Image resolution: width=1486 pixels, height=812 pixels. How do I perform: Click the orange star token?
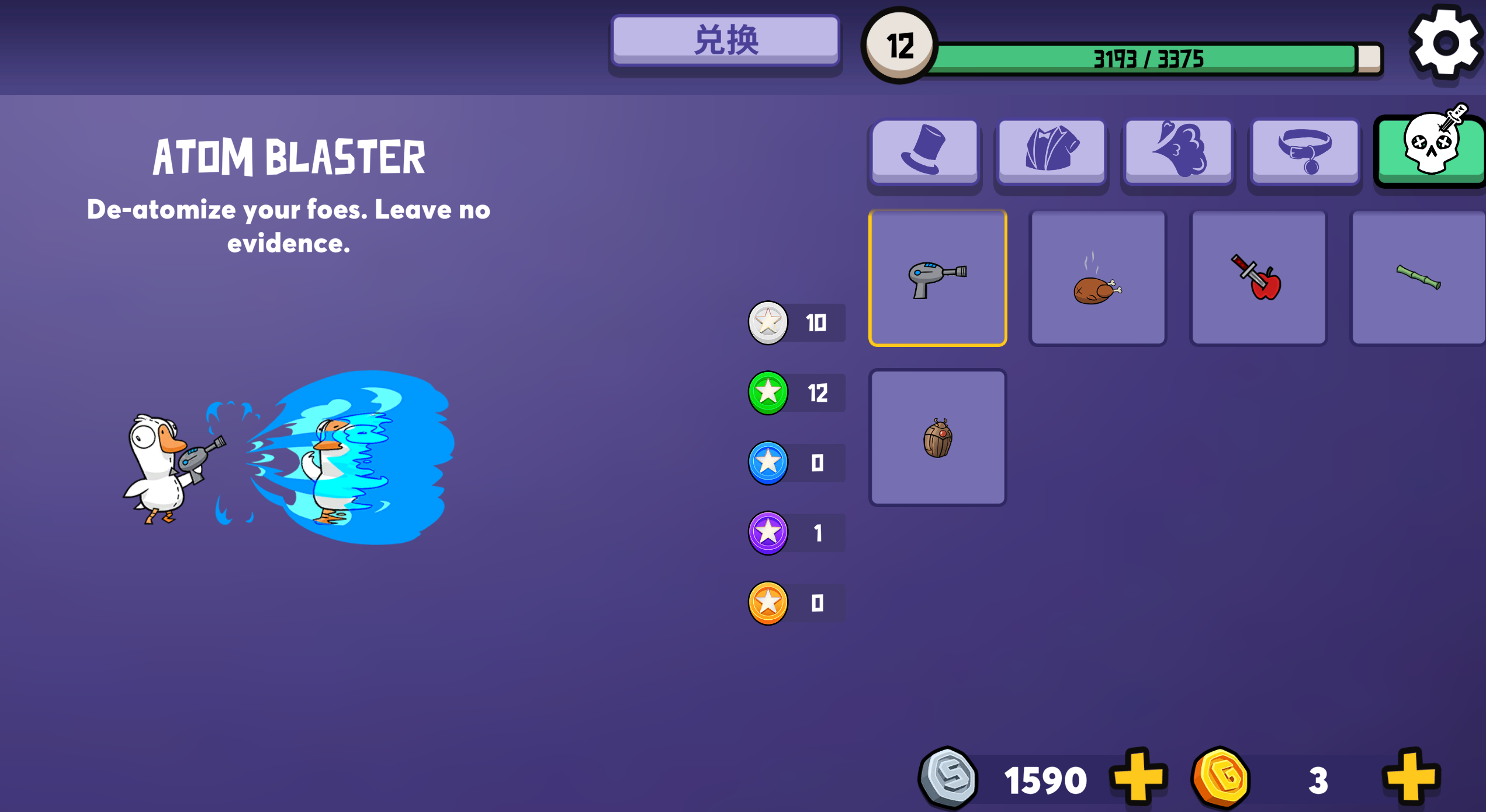[x=768, y=603]
